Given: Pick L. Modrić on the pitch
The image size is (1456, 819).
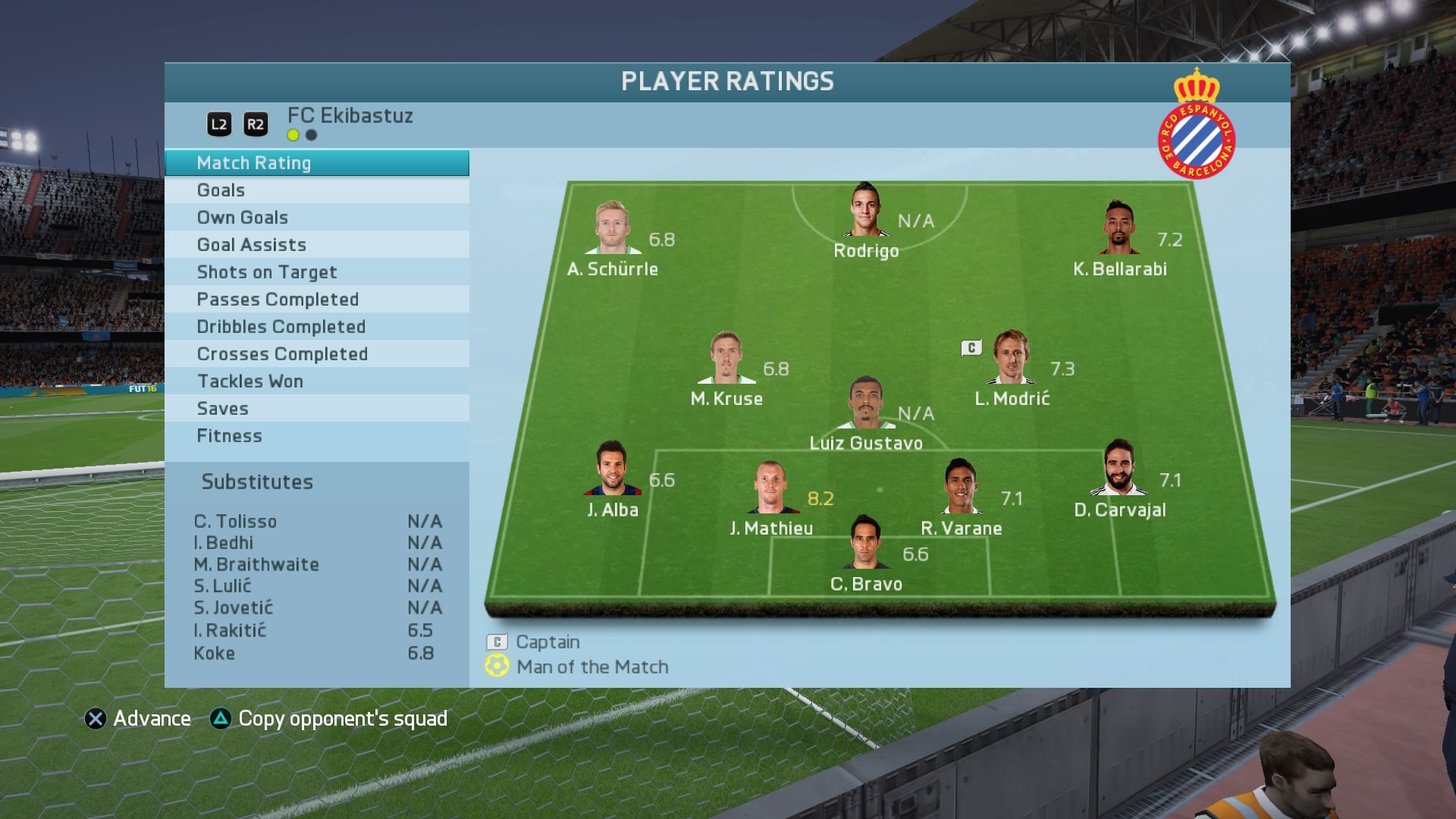Looking at the screenshot, I should 1011,357.
